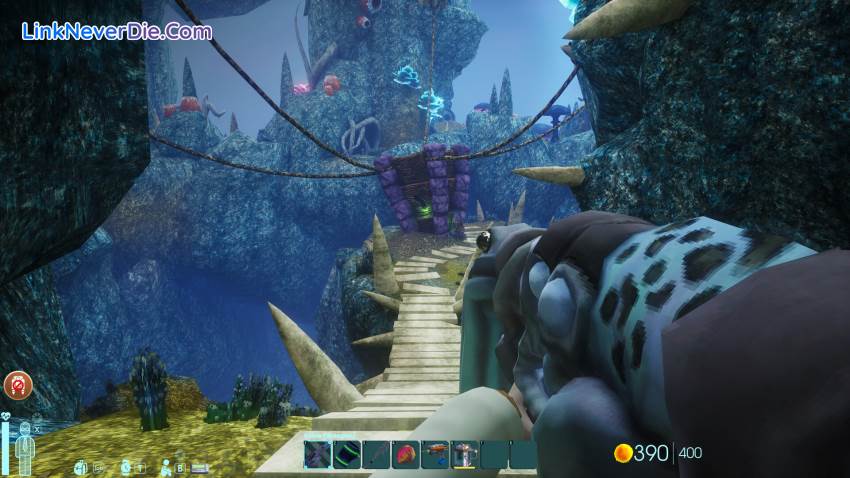Click the clock icon on the bottom bar

tap(126, 466)
